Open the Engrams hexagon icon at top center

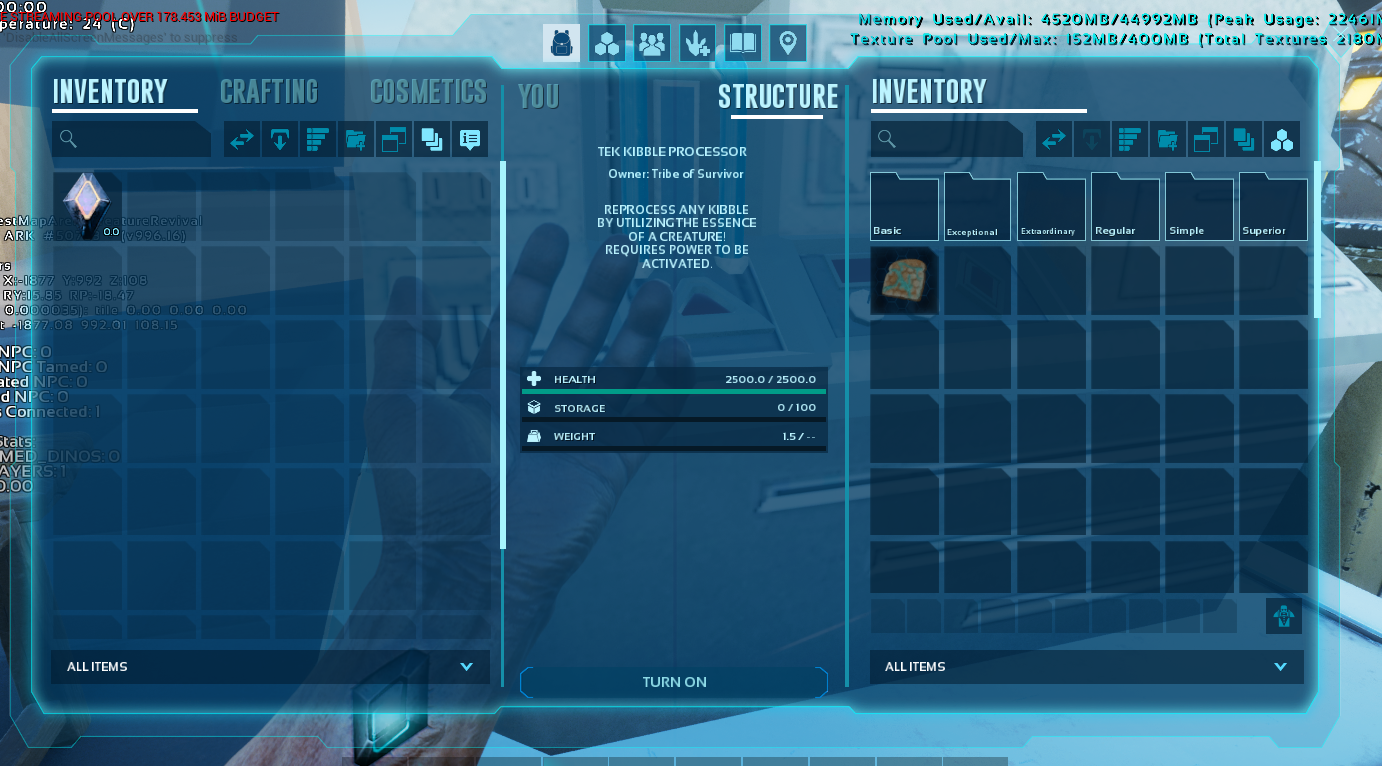pos(607,43)
